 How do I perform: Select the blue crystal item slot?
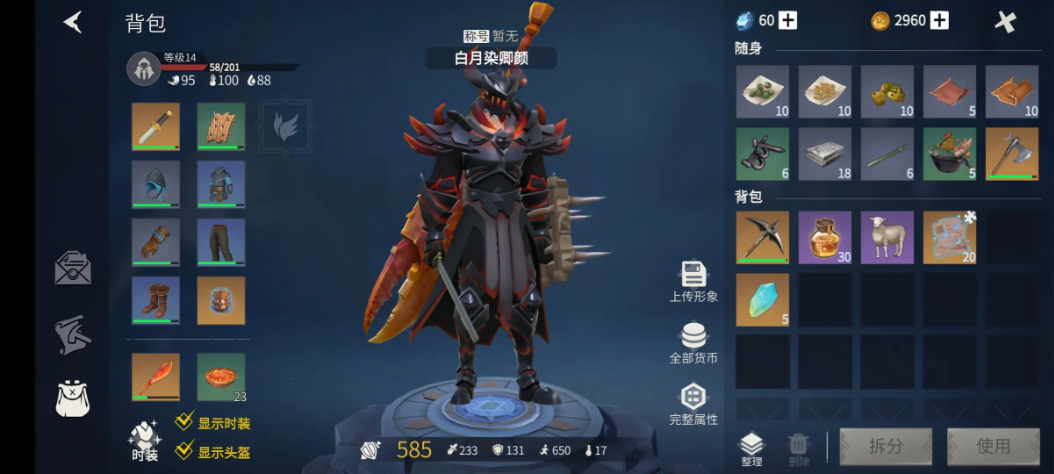click(762, 300)
